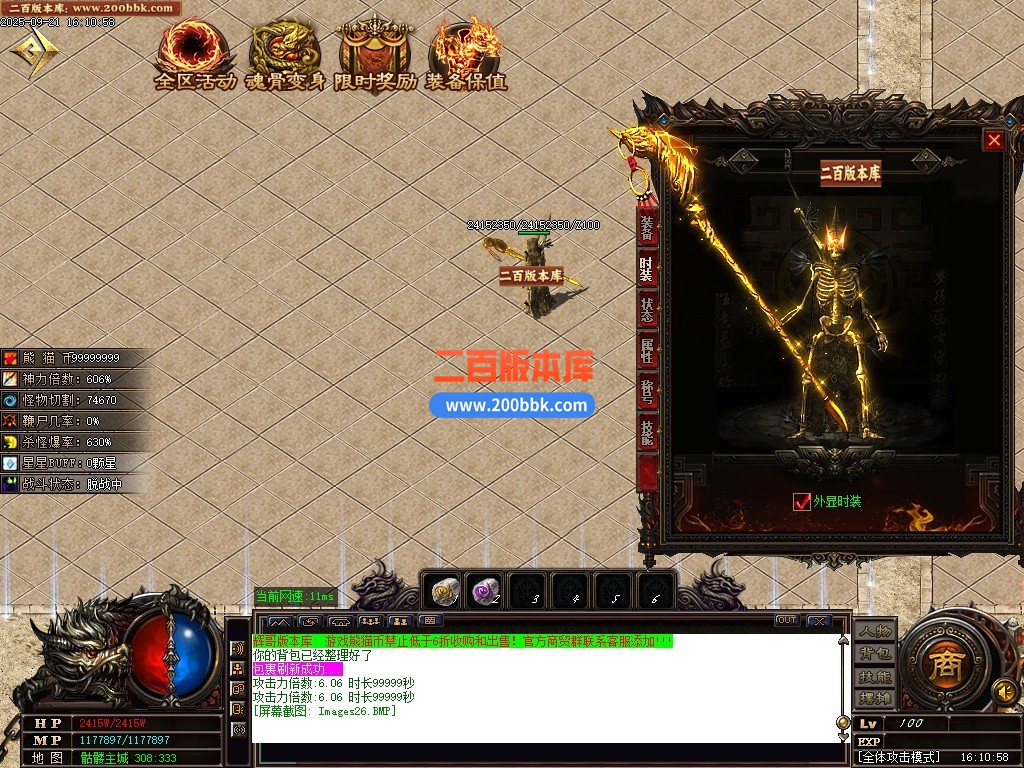Open the 属性 attributes tab
The image size is (1024, 768).
[647, 351]
